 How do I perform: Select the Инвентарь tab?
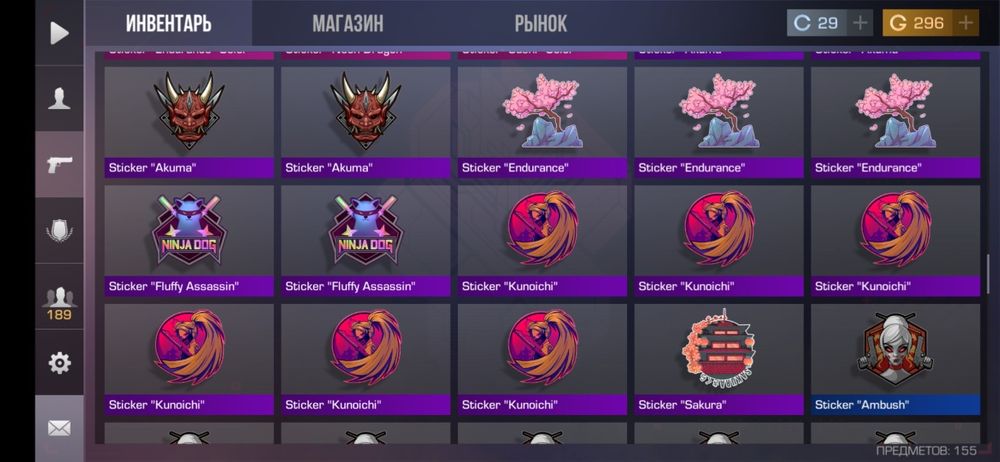[x=169, y=23]
